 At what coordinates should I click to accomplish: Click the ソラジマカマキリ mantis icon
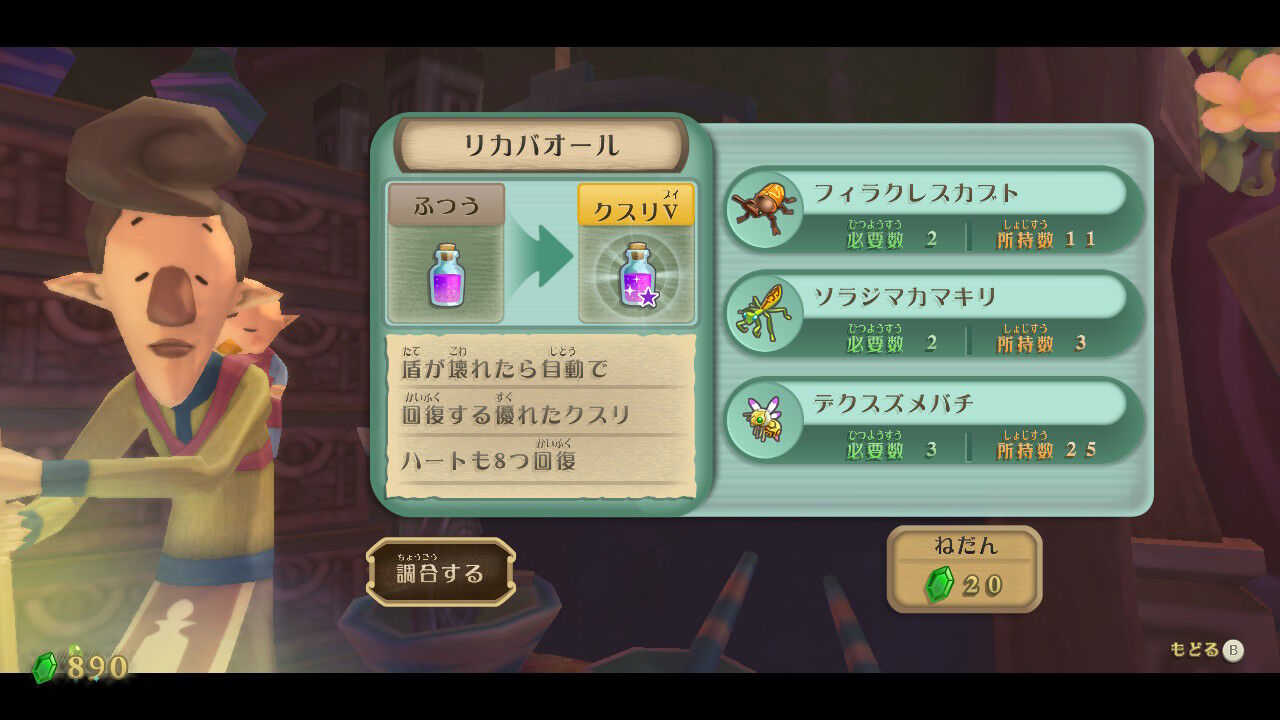[766, 313]
